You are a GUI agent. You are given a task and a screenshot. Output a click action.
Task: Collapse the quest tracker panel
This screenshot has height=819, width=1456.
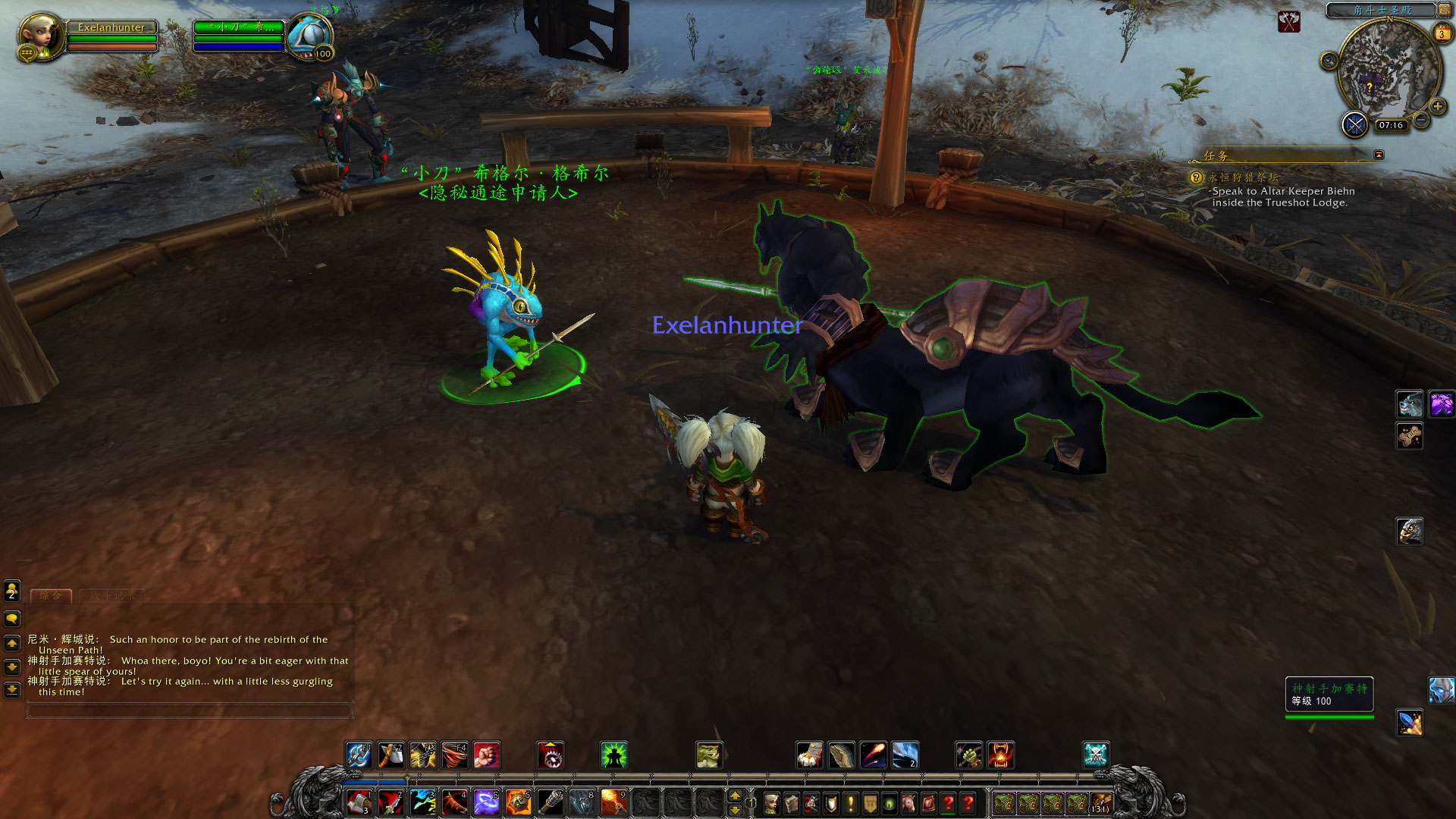(x=1379, y=155)
